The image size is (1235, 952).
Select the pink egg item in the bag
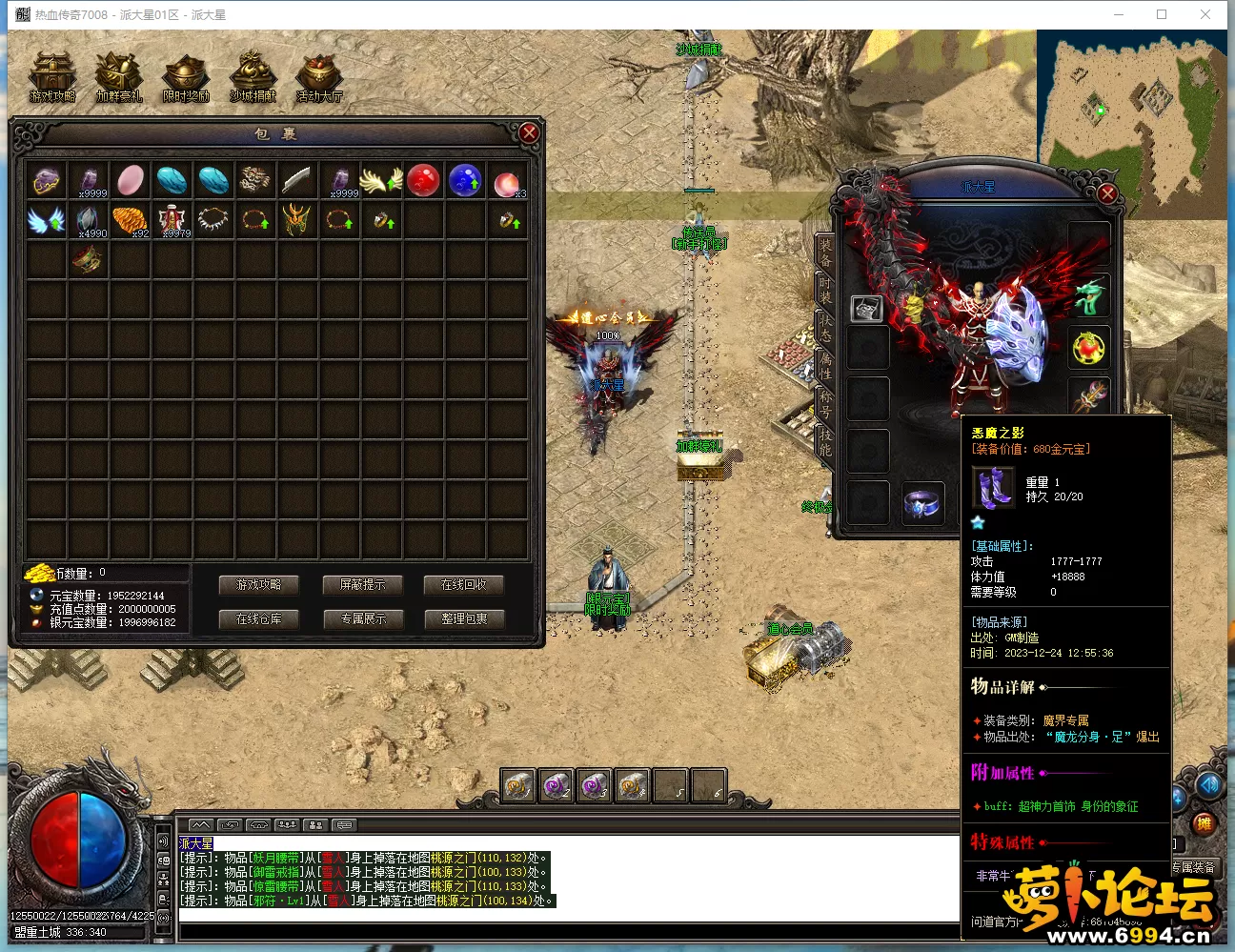(x=131, y=180)
